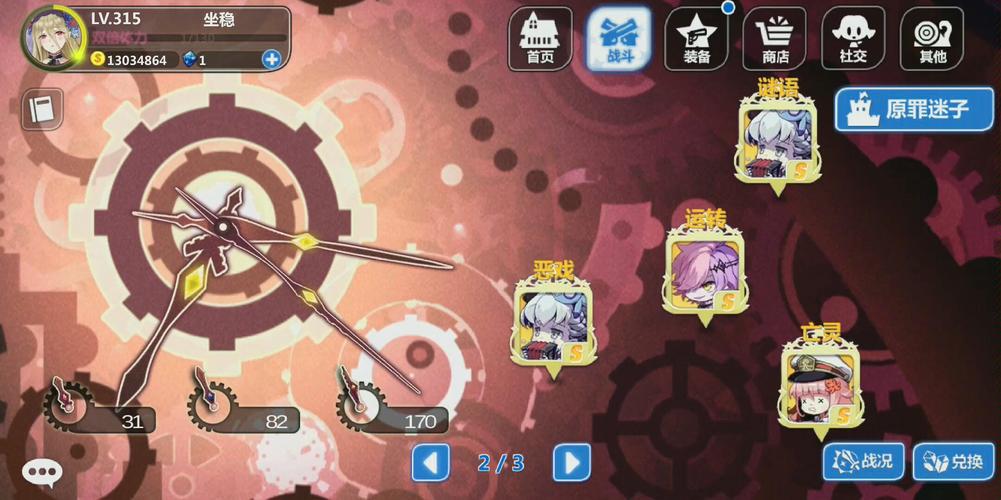This screenshot has height=500, width=1001.
Task: Open the 战况 battle status button
Action: click(863, 461)
